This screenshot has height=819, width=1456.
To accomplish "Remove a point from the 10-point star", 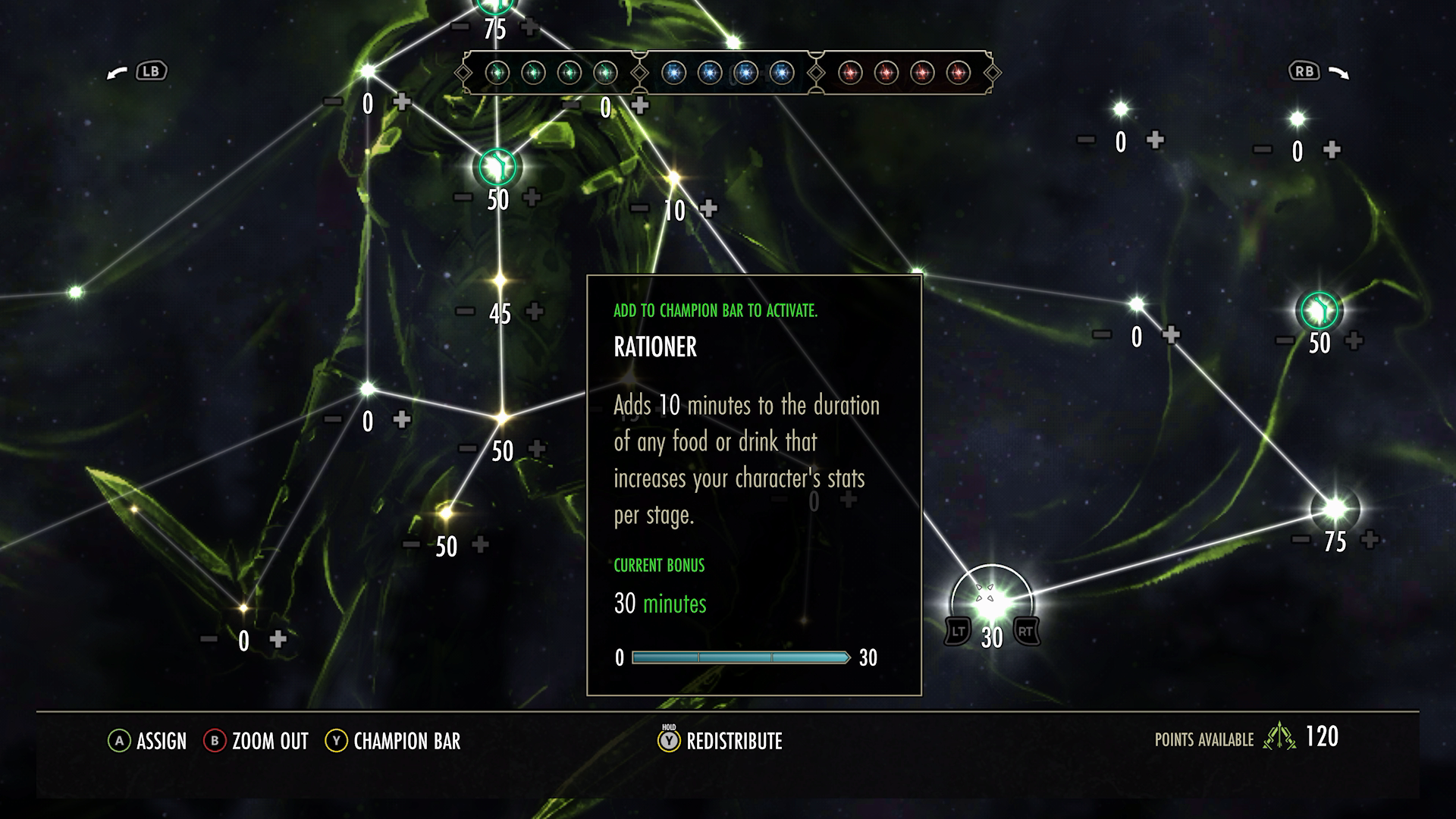I will coord(639,209).
